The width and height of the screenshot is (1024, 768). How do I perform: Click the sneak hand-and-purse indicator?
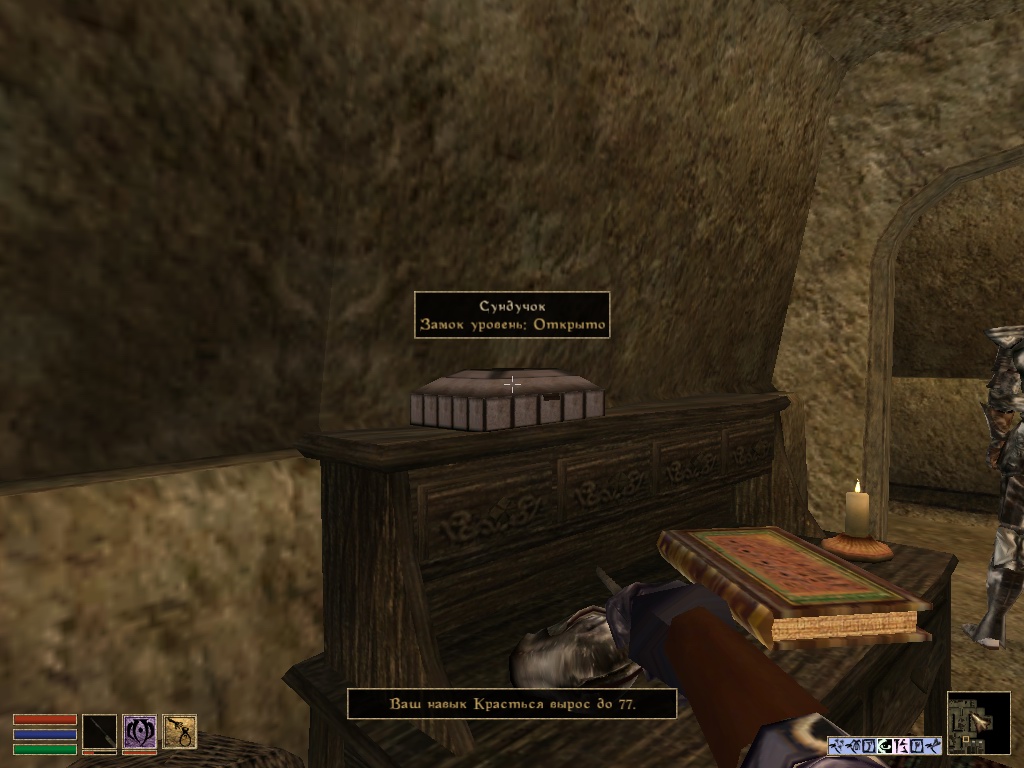pos(179,732)
